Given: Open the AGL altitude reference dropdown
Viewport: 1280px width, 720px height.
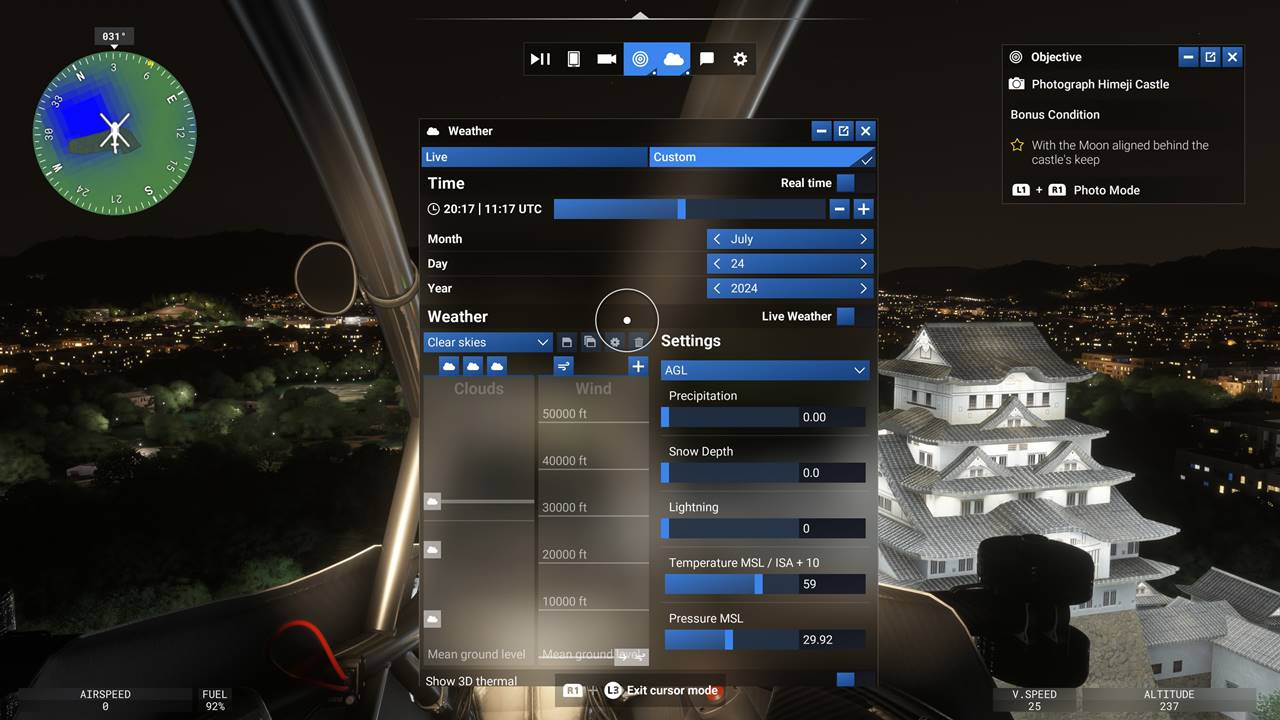Looking at the screenshot, I should pyautogui.click(x=765, y=370).
